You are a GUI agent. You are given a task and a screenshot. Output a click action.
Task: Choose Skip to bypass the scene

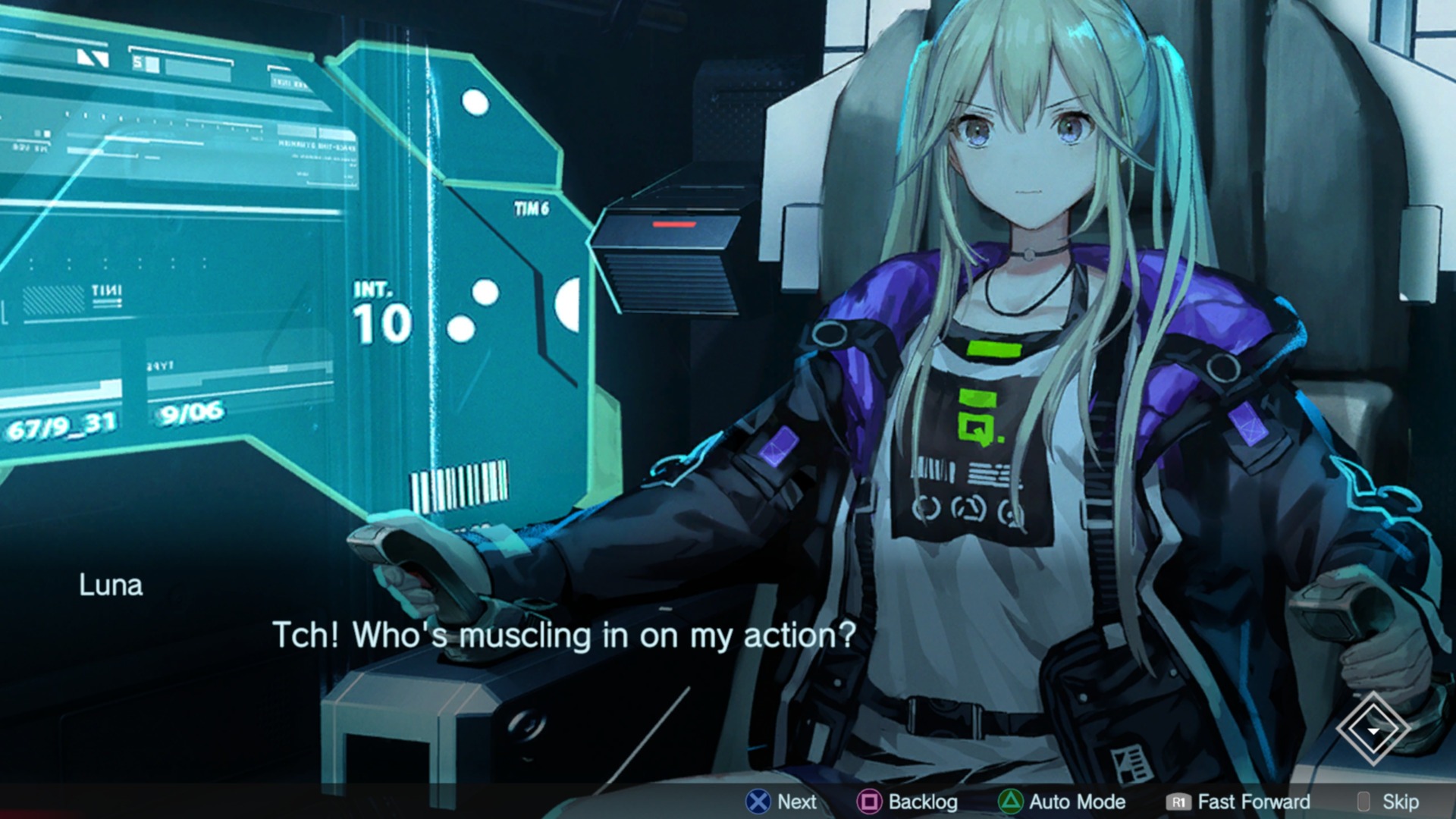coord(1388,802)
